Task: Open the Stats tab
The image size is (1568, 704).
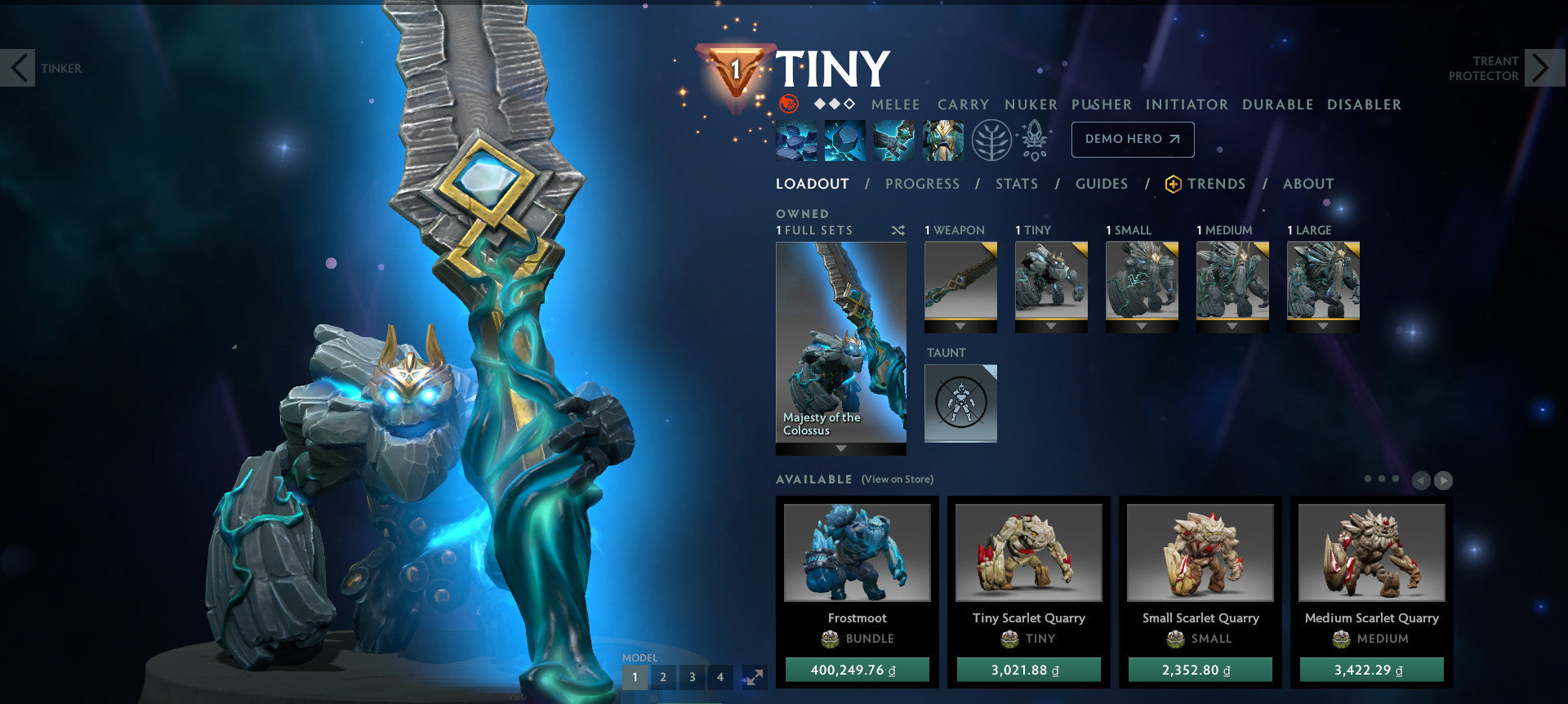Action: 1016,184
